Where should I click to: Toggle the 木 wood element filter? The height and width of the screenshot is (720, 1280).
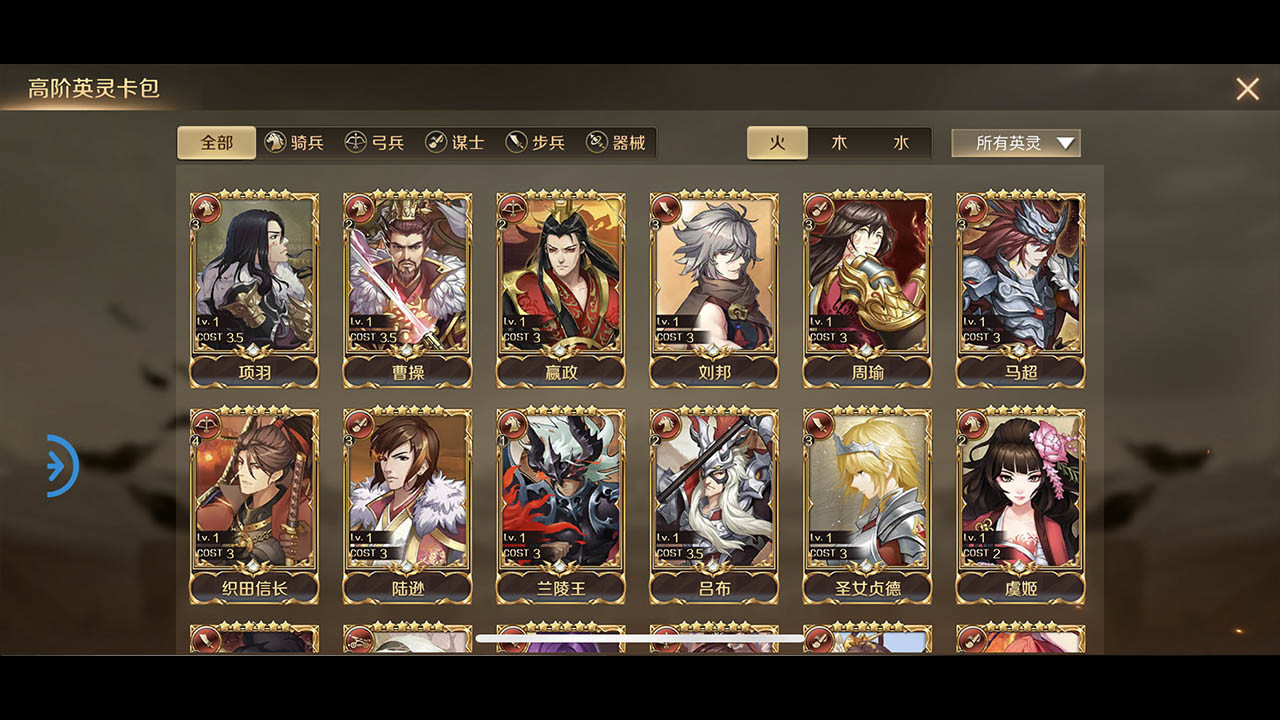tap(838, 142)
